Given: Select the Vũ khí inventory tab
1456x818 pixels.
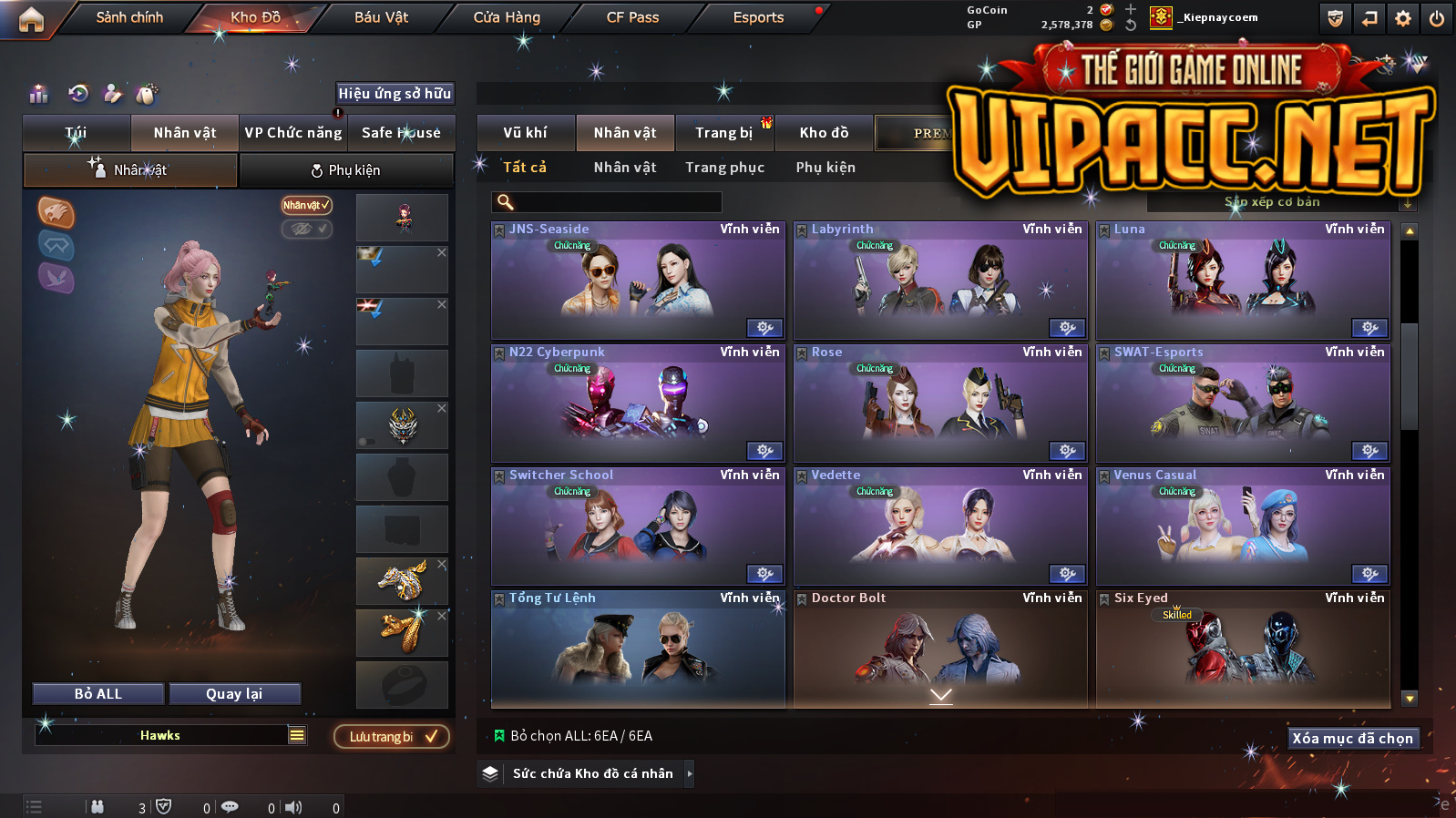Looking at the screenshot, I should coord(526,133).
